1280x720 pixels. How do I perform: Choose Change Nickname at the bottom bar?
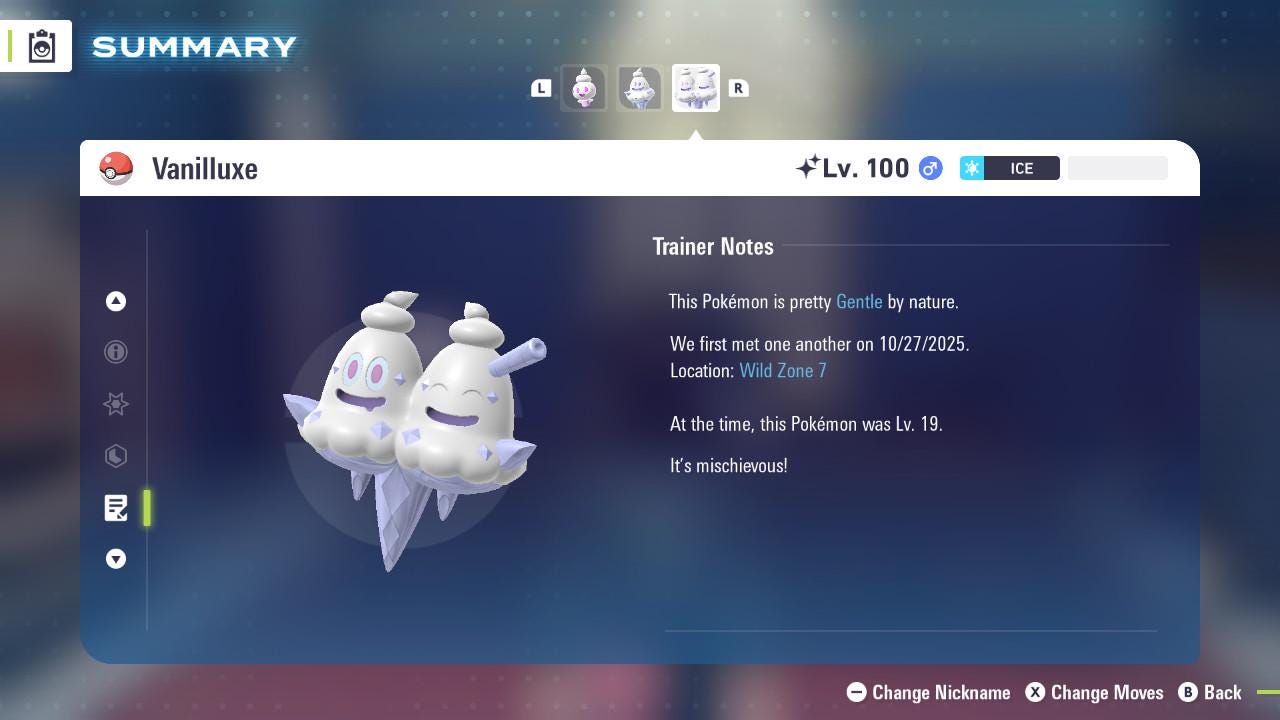click(x=928, y=692)
